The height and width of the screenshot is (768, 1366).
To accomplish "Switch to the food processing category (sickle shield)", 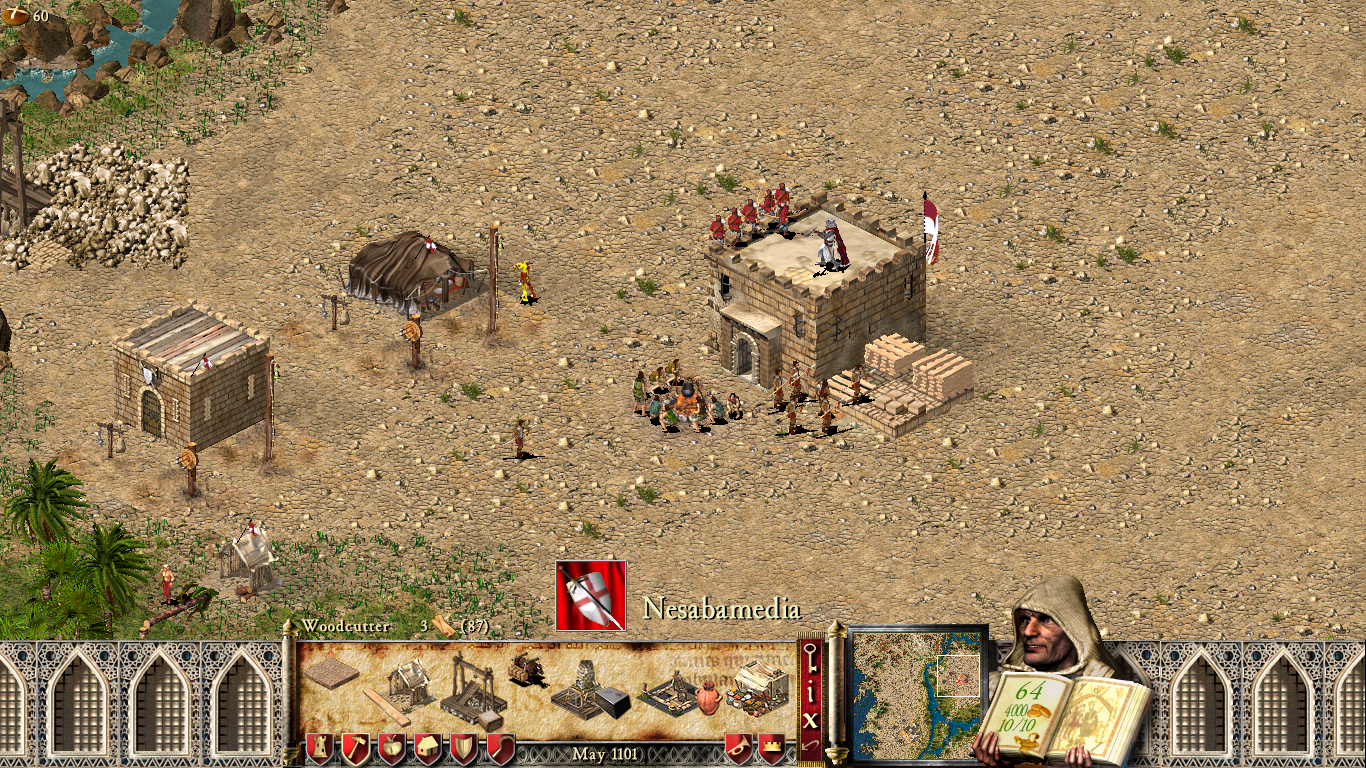I will 500,748.
